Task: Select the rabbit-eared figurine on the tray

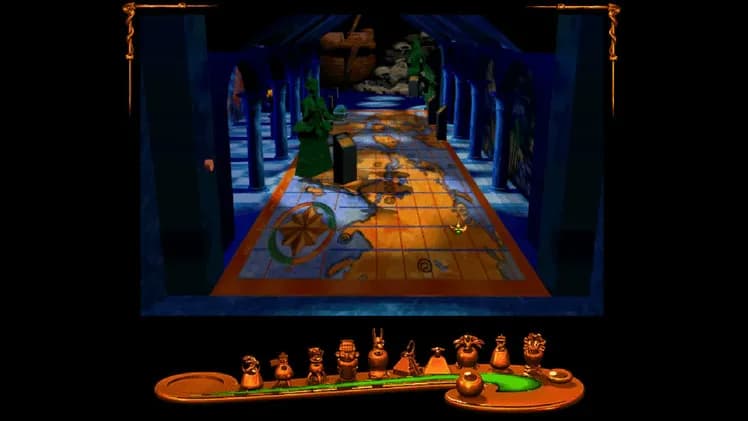Action: (x=378, y=356)
